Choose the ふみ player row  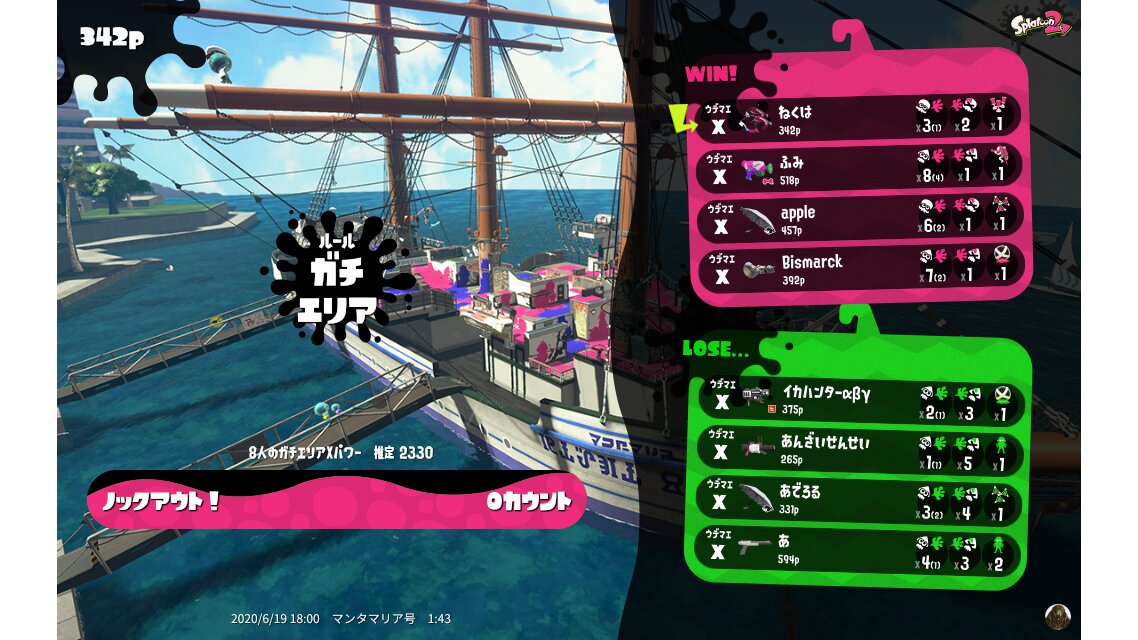(x=858, y=167)
